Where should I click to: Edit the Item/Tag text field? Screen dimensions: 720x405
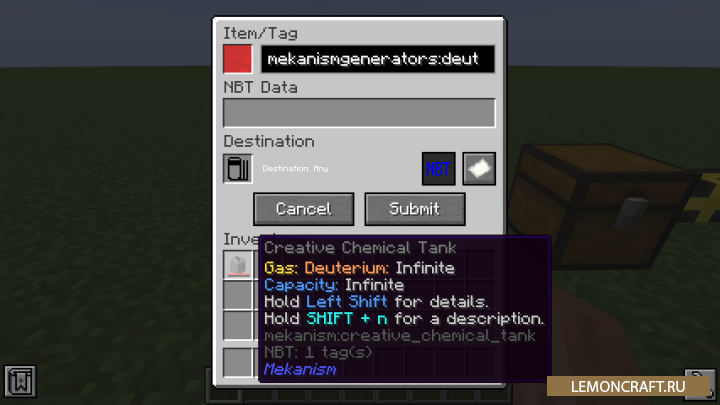(x=378, y=59)
